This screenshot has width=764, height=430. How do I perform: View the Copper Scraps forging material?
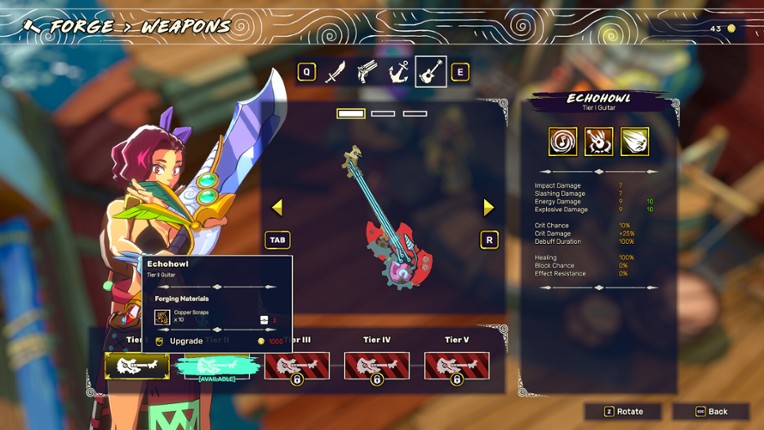pyautogui.click(x=162, y=317)
